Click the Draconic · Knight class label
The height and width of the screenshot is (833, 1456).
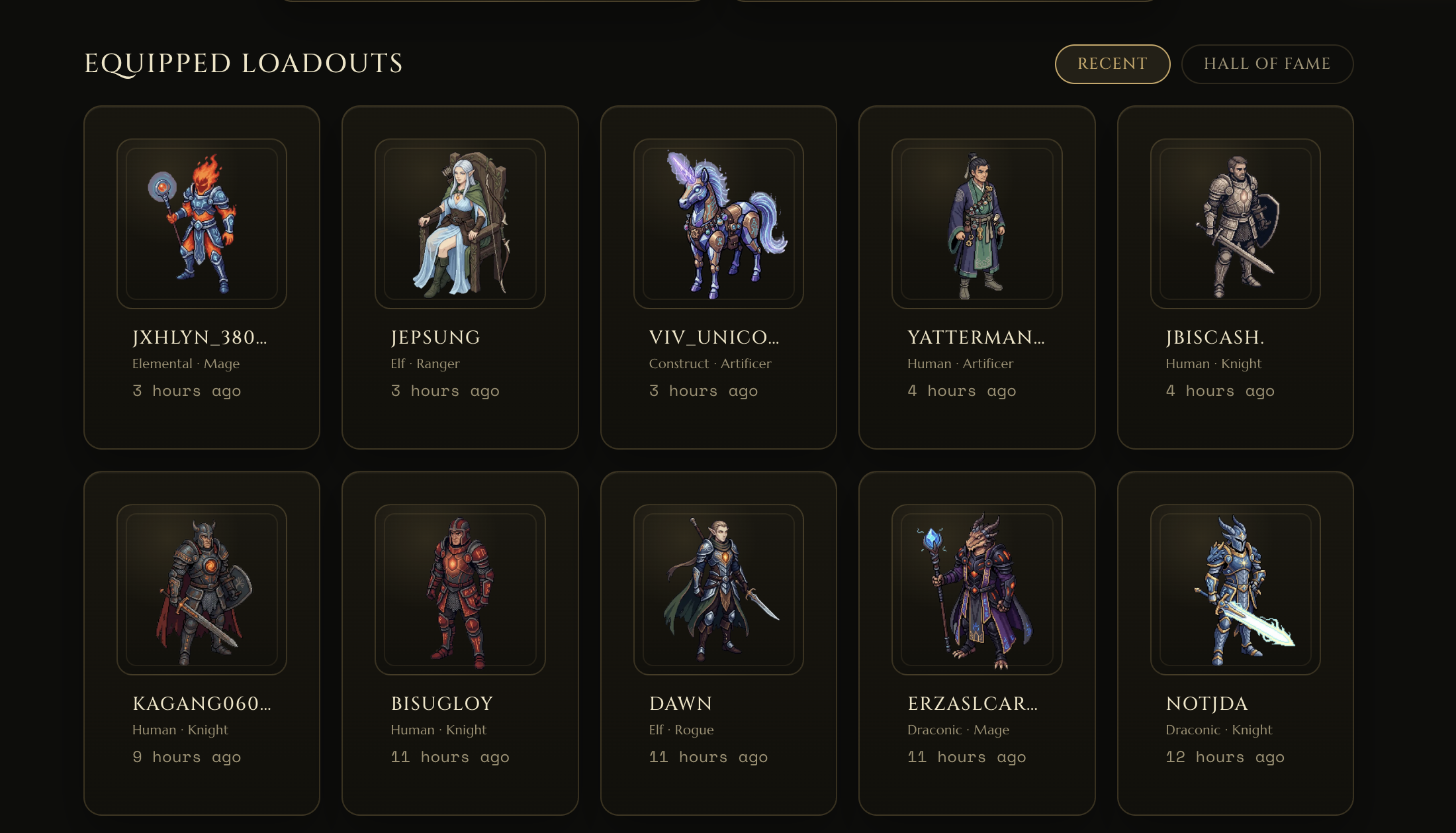pos(1218,729)
